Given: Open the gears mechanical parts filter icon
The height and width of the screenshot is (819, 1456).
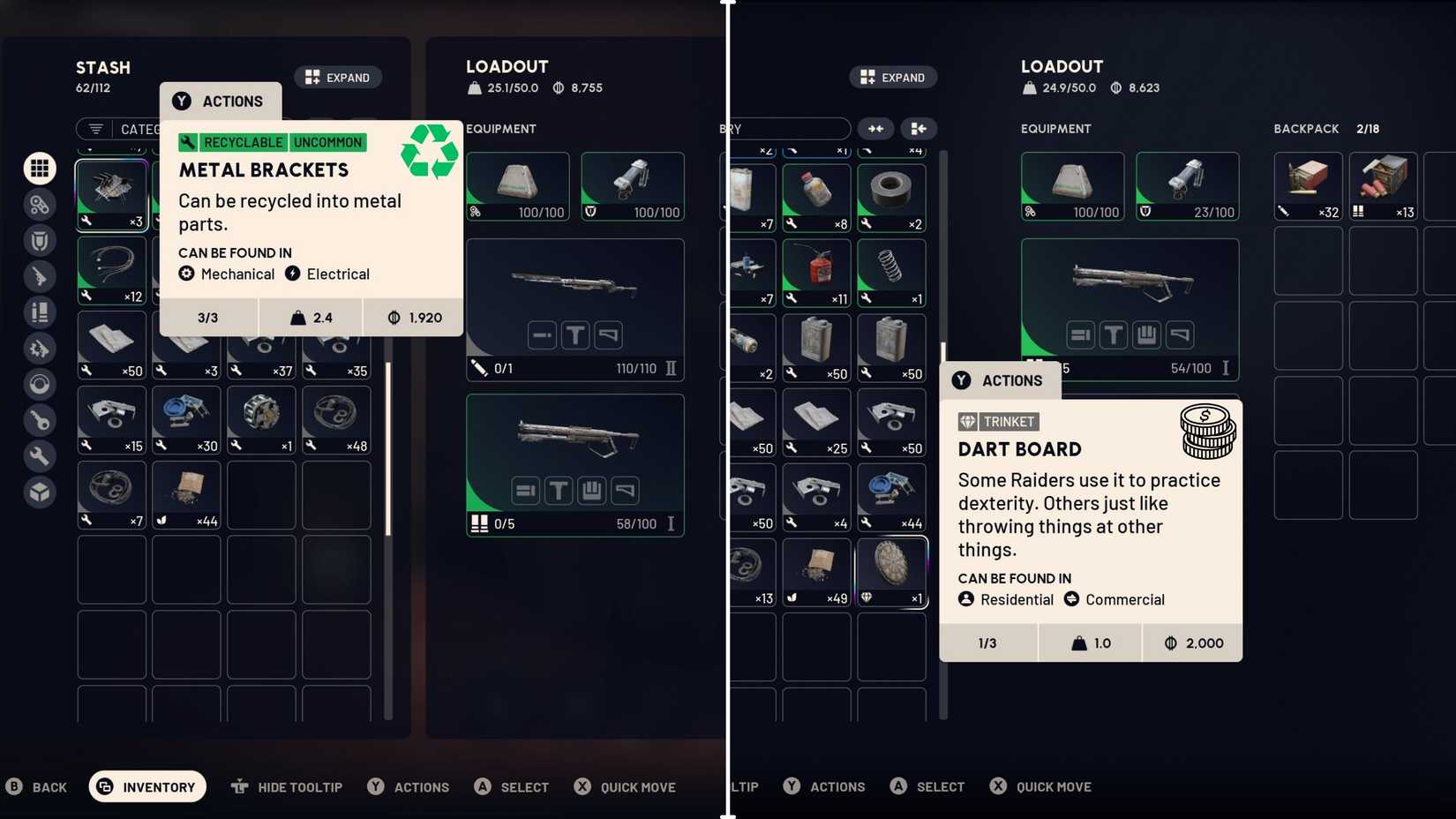Looking at the screenshot, I should [40, 204].
